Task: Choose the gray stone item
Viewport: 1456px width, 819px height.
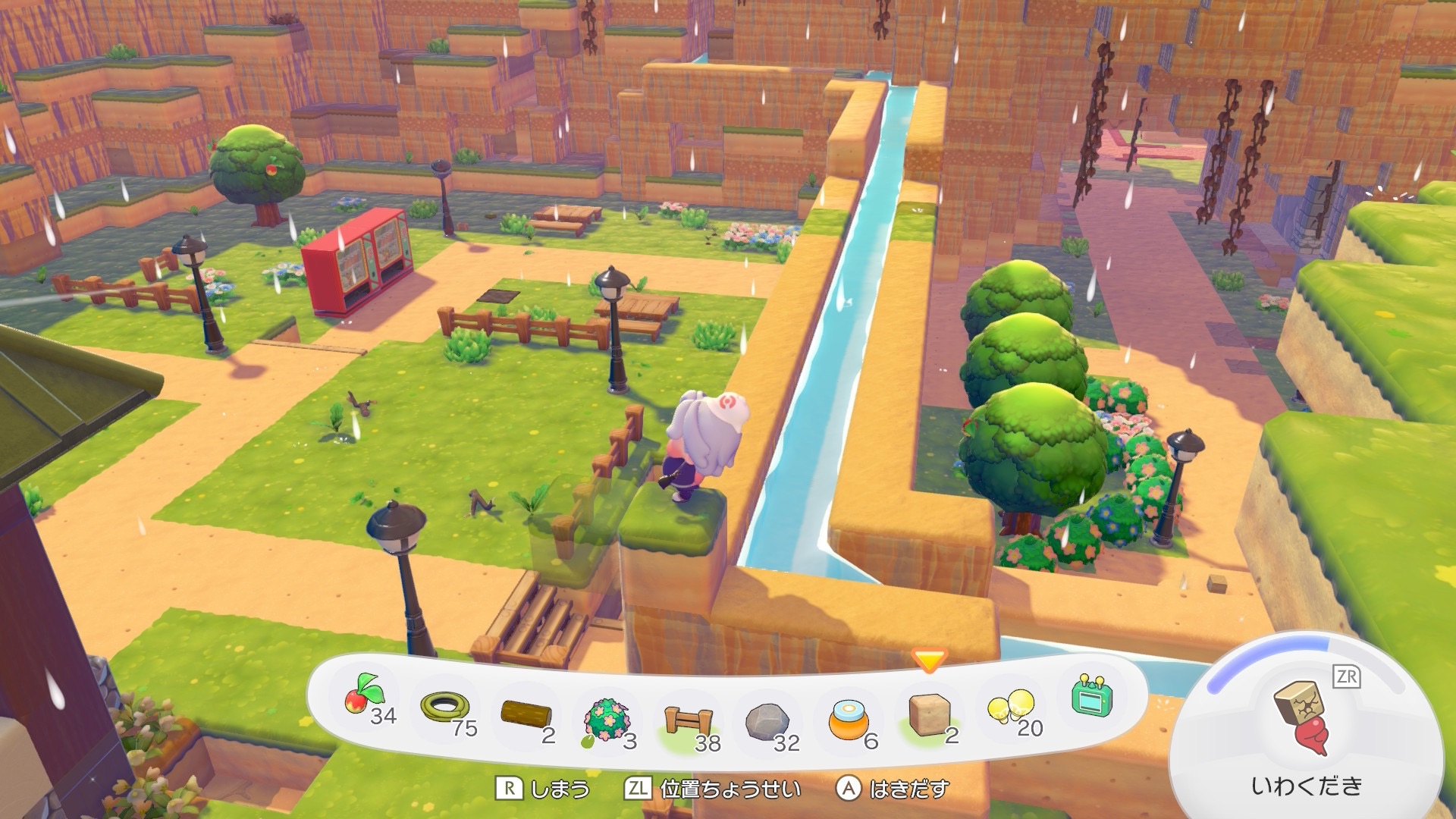Action: [768, 722]
